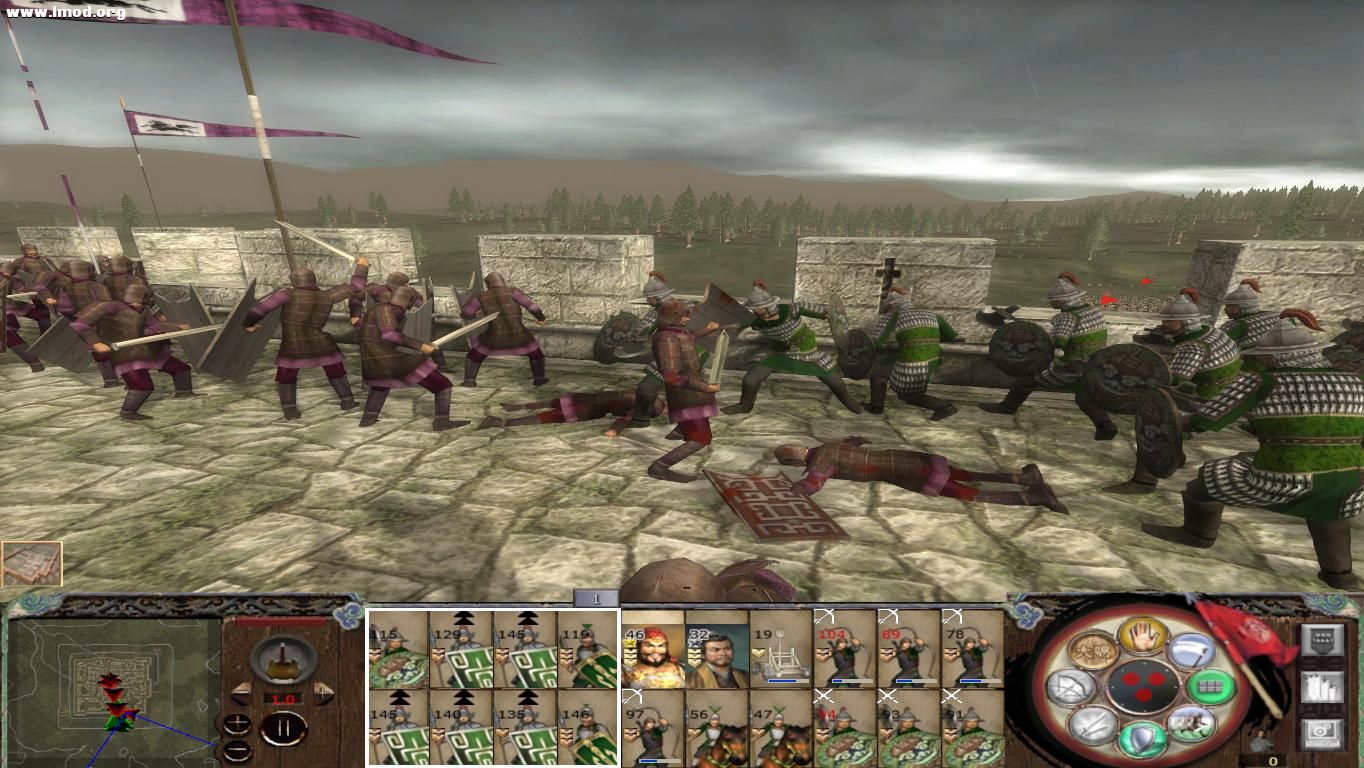This screenshot has width=1364, height=768.
Task: Select the crossed swords melee attack icon
Action: click(1090, 727)
